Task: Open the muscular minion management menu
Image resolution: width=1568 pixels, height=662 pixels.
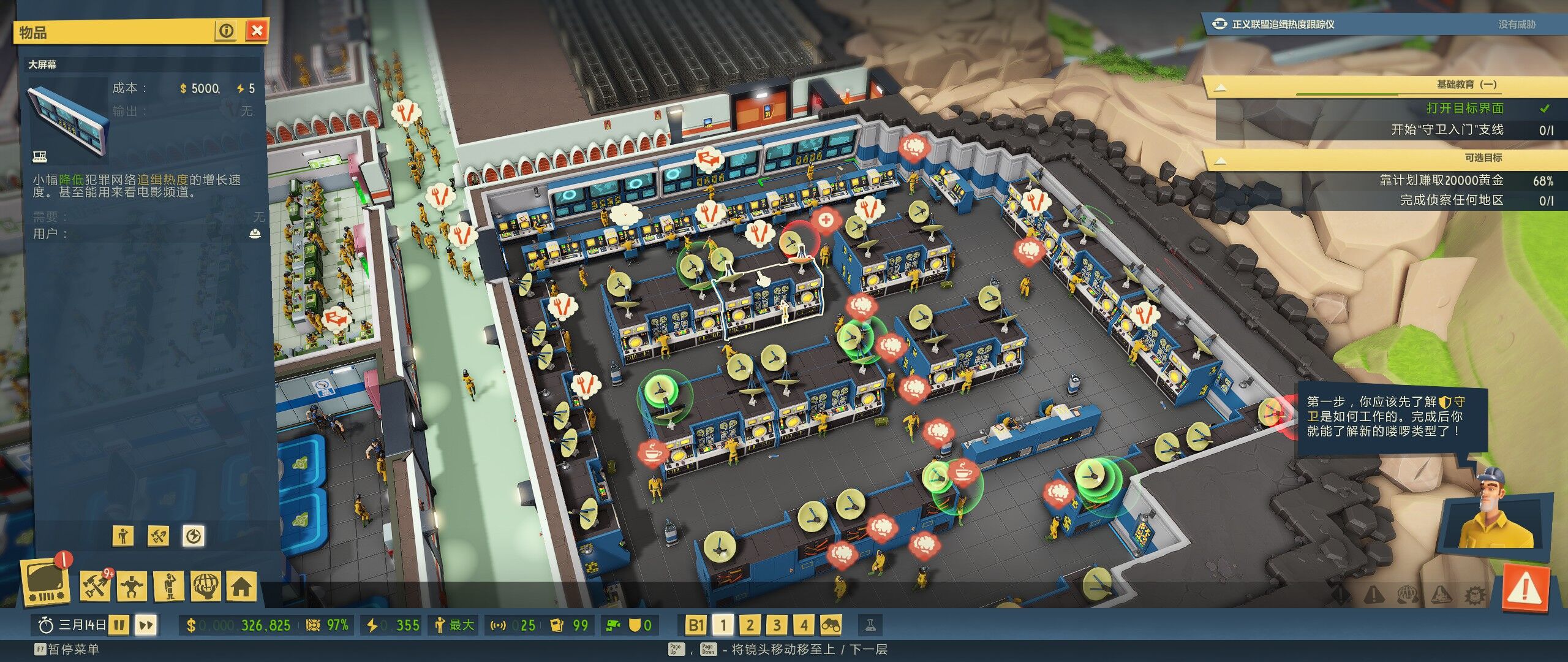Action: (x=132, y=586)
